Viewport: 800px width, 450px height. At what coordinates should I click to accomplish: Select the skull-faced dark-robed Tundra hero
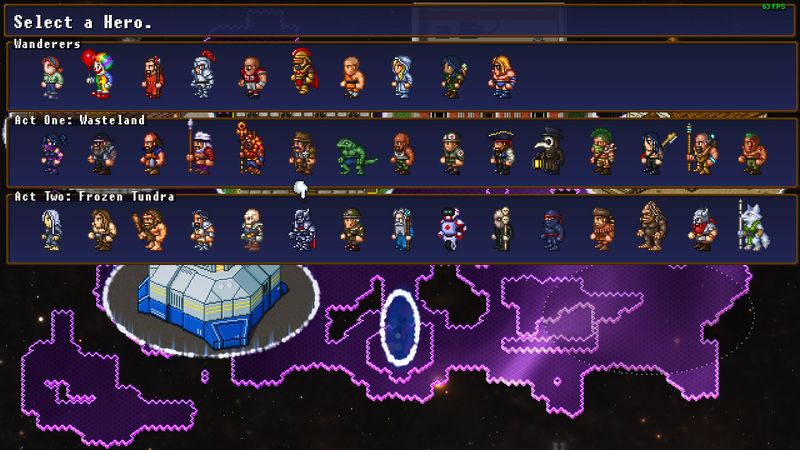tap(501, 229)
